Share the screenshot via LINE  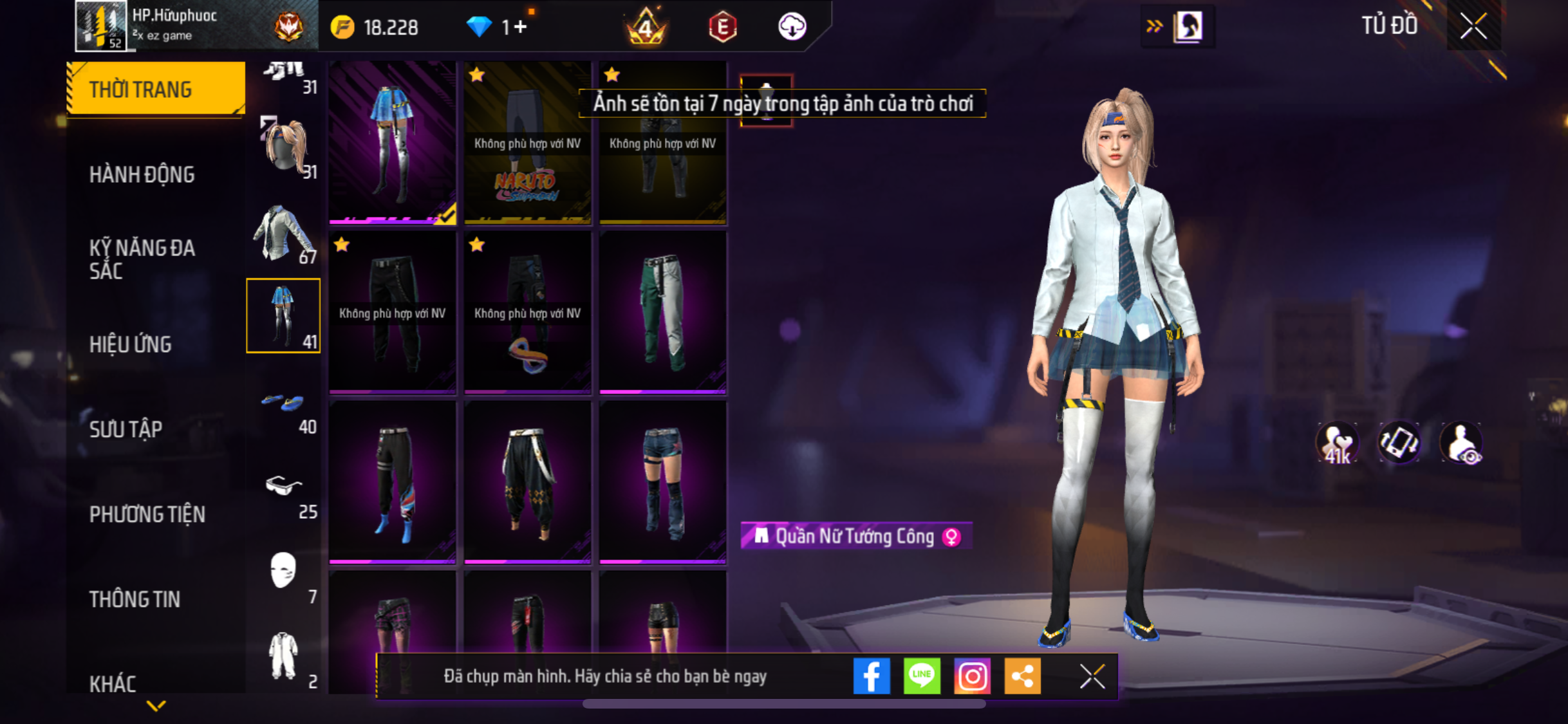pyautogui.click(x=921, y=676)
